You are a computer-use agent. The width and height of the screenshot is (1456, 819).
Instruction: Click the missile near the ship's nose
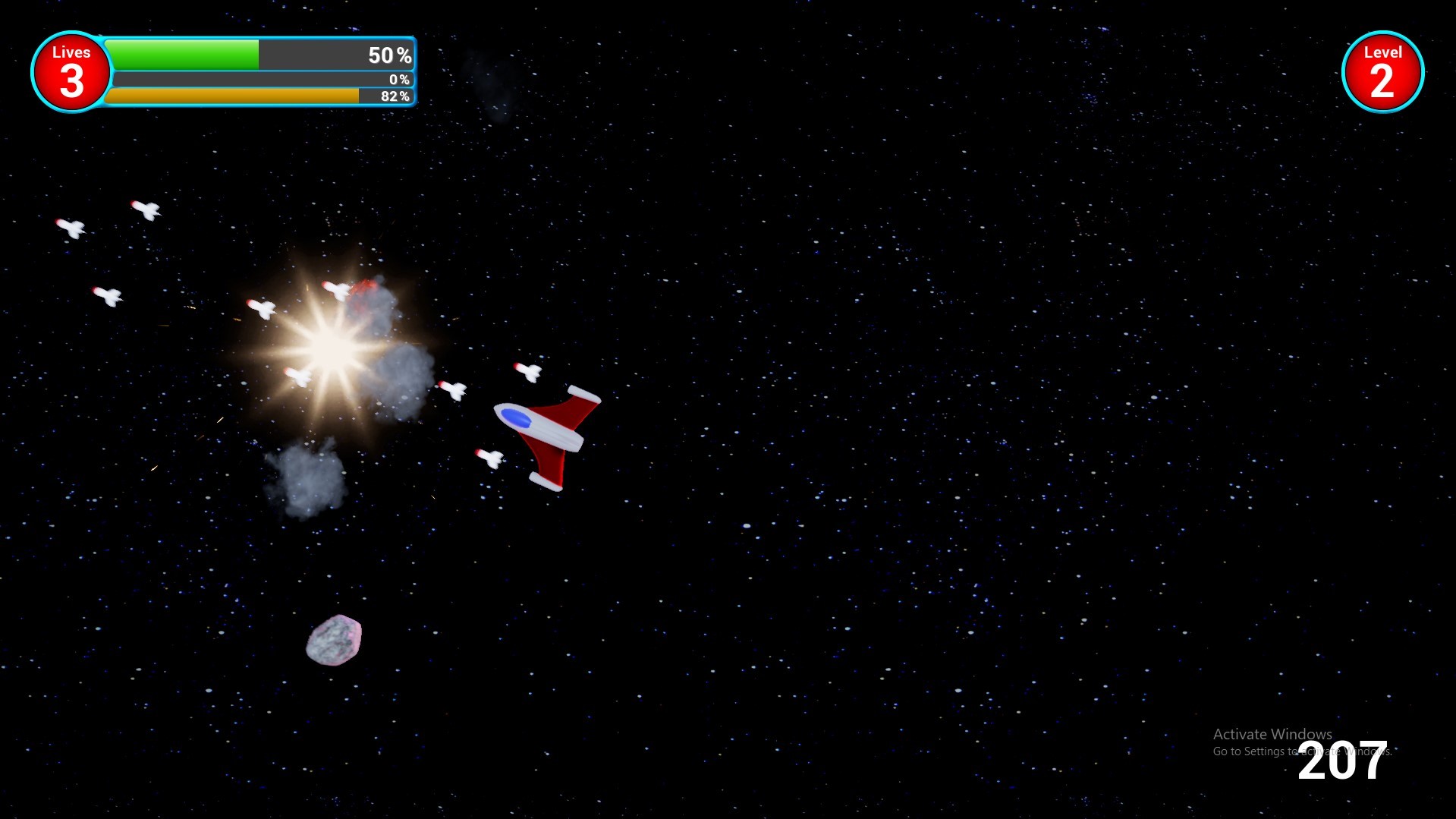529,372
